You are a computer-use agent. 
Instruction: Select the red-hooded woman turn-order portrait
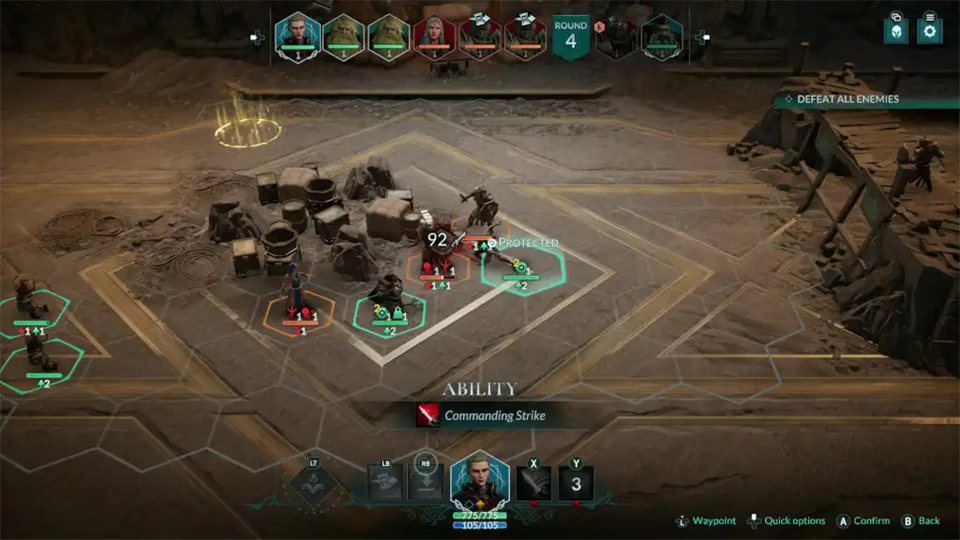point(434,36)
